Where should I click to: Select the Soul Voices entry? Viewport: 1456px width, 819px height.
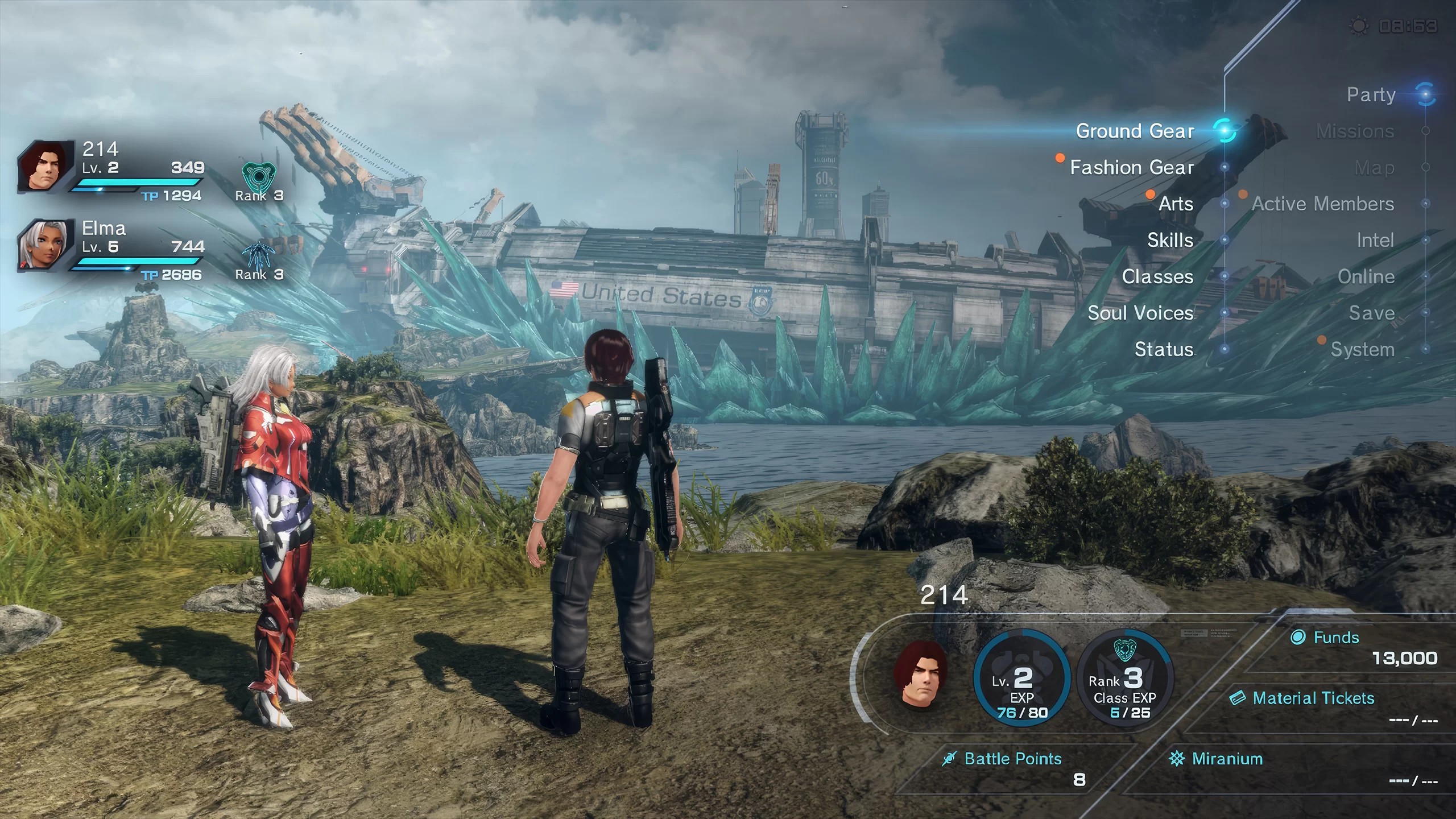pyautogui.click(x=1140, y=313)
